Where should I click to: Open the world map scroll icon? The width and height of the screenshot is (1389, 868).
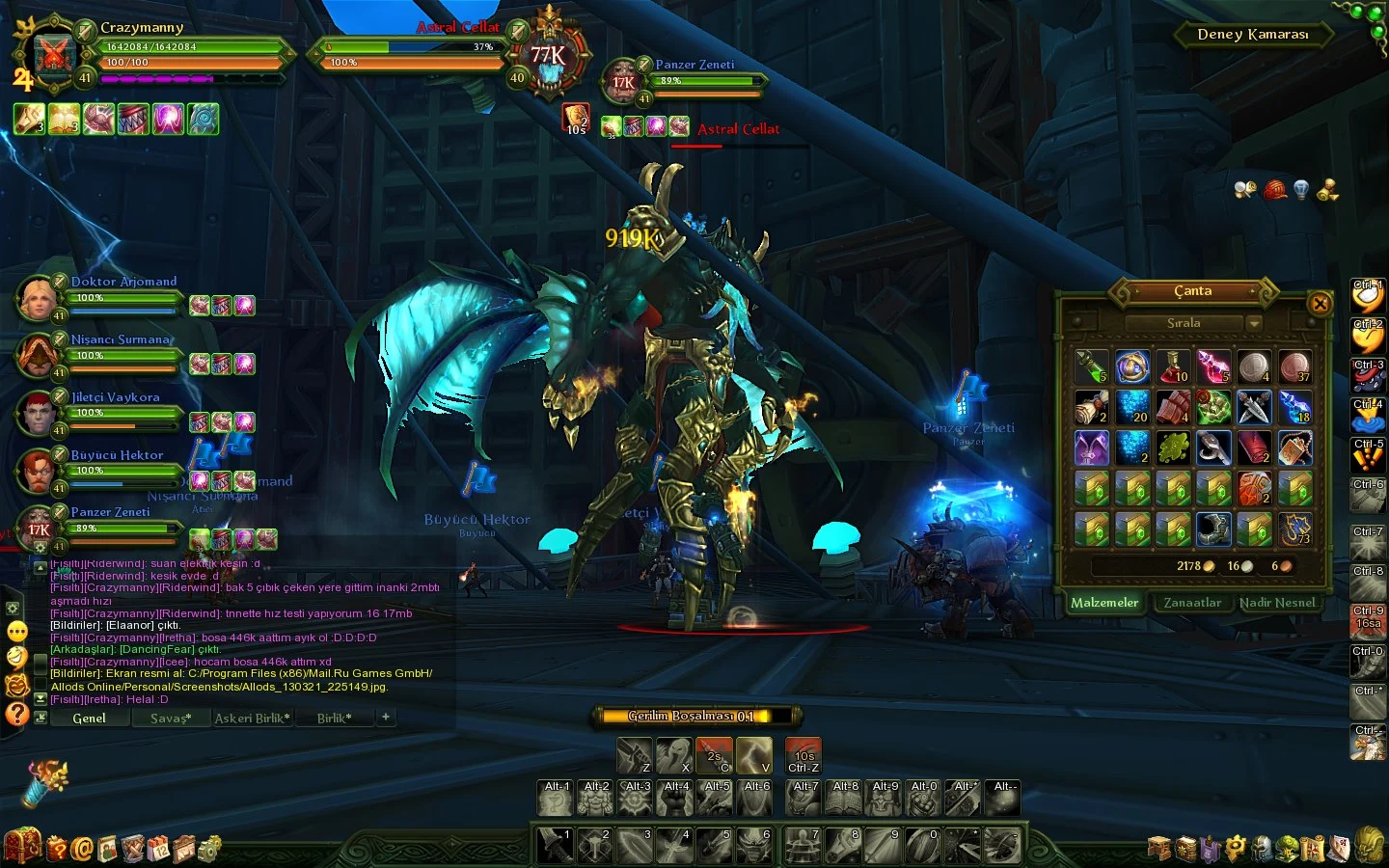tap(1311, 849)
